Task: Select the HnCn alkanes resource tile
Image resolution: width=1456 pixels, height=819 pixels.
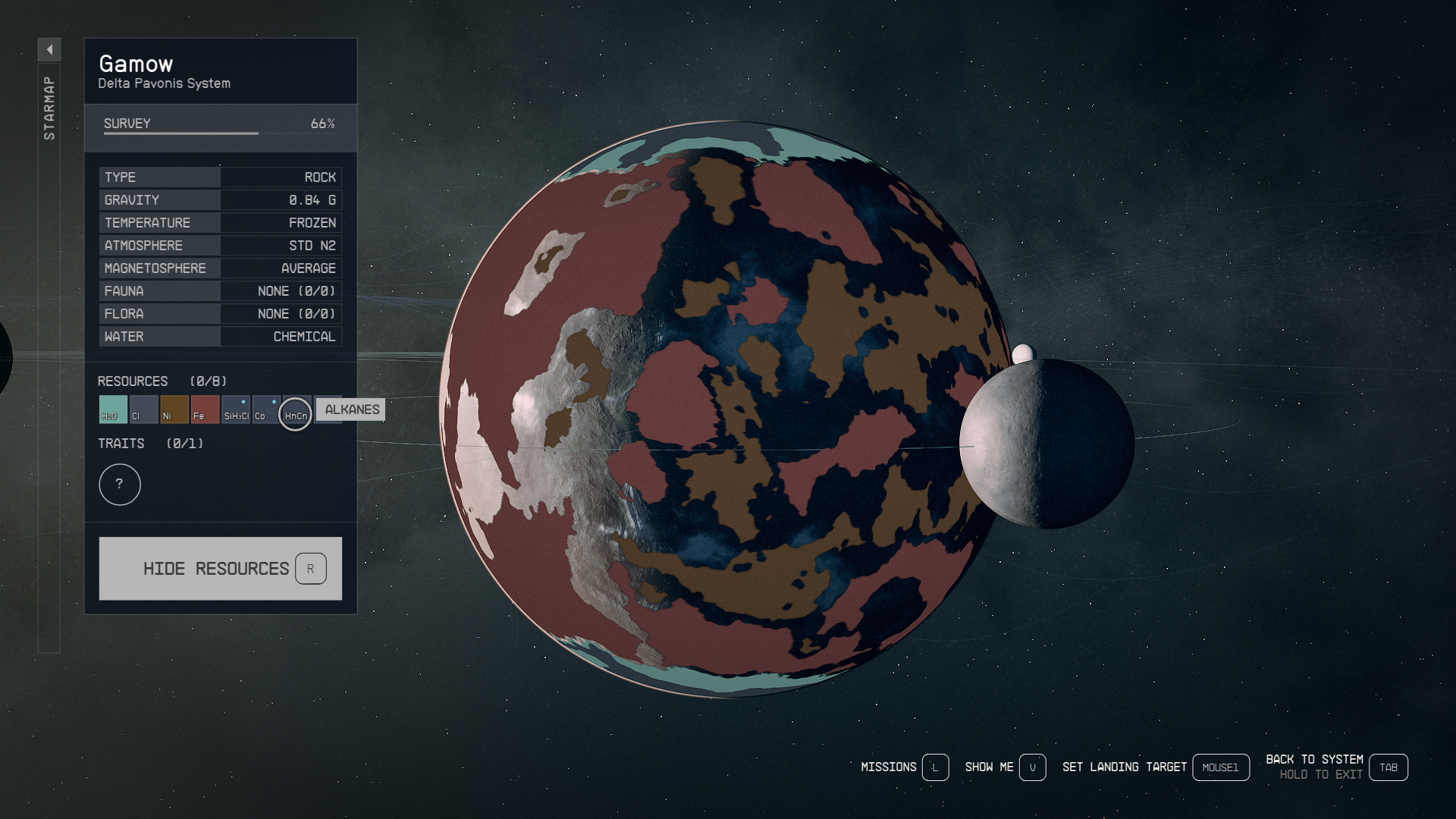Action: click(295, 414)
